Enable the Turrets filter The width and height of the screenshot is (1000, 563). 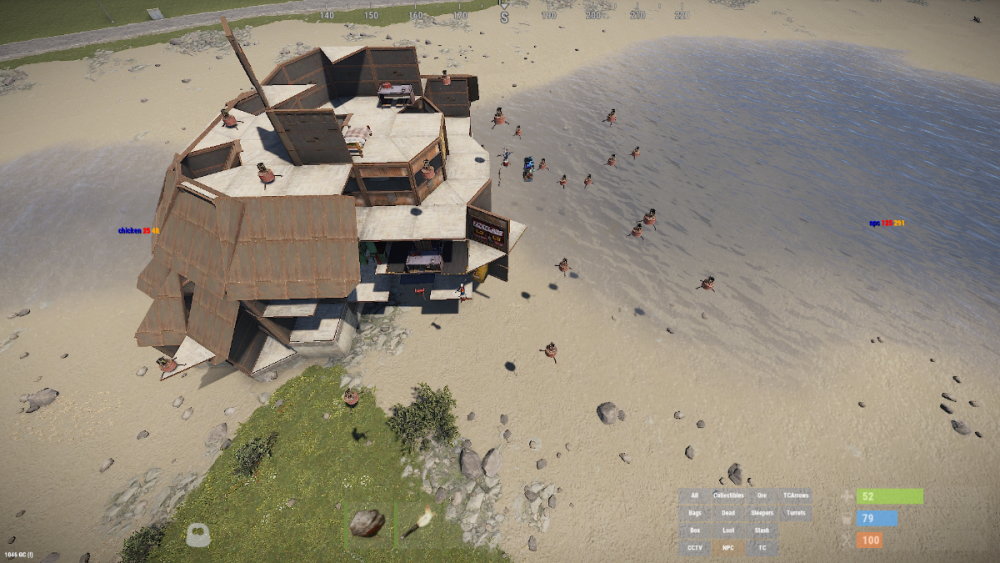[x=796, y=513]
